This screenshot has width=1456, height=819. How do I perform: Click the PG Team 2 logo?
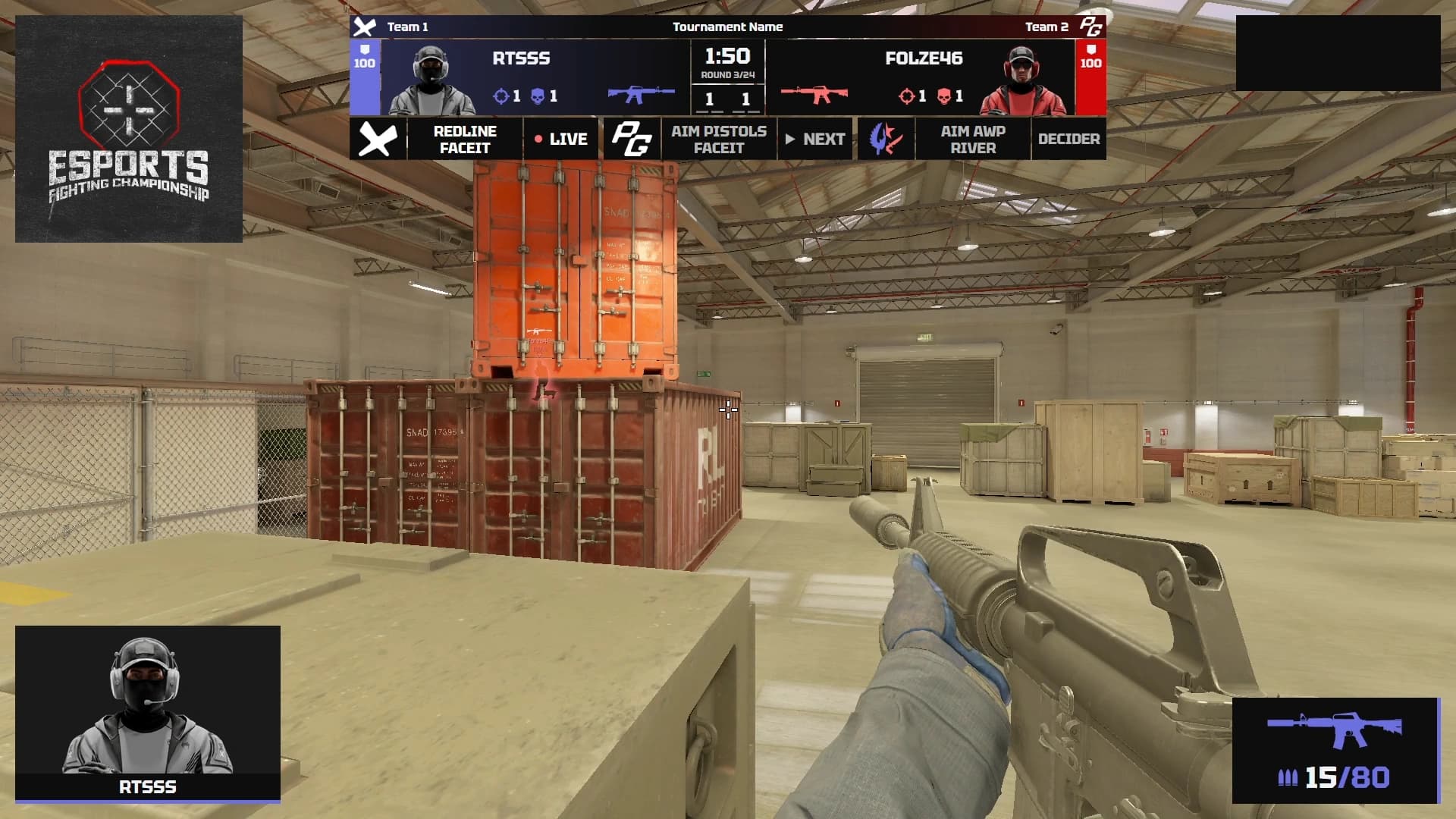coord(1090,27)
